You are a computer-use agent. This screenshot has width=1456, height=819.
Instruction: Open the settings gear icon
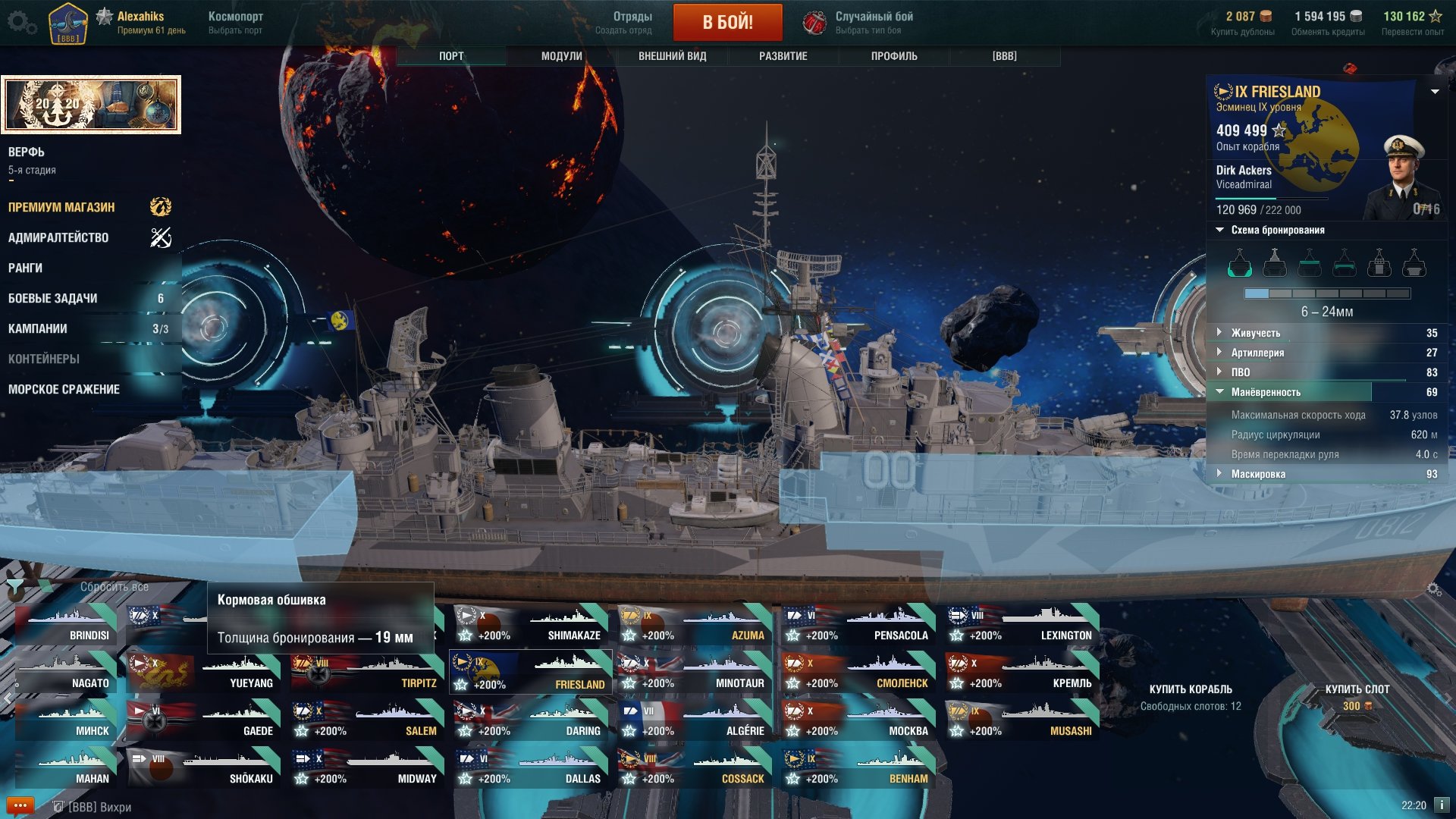point(20,22)
